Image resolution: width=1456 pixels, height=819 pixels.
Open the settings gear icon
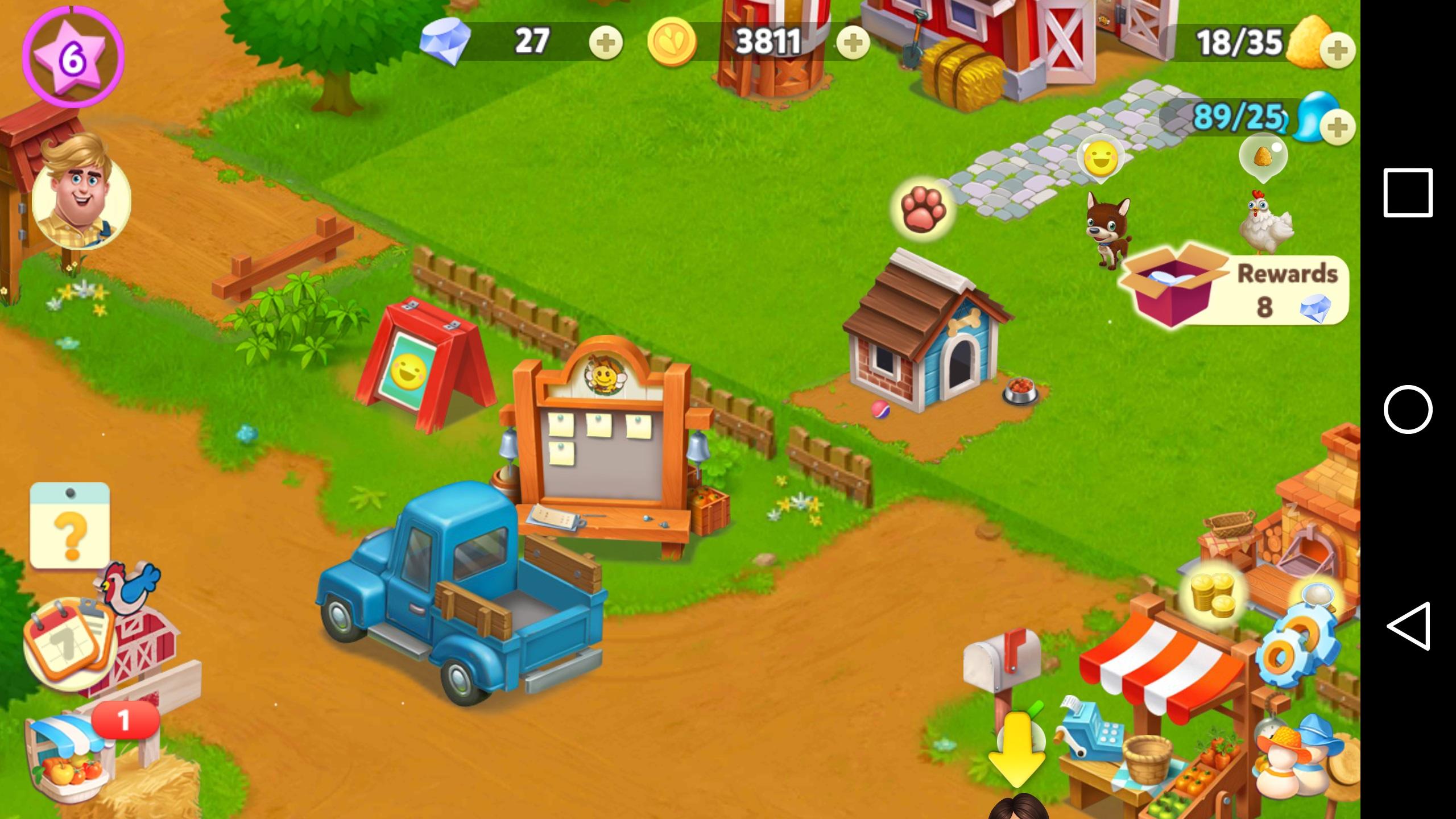pos(1290,655)
